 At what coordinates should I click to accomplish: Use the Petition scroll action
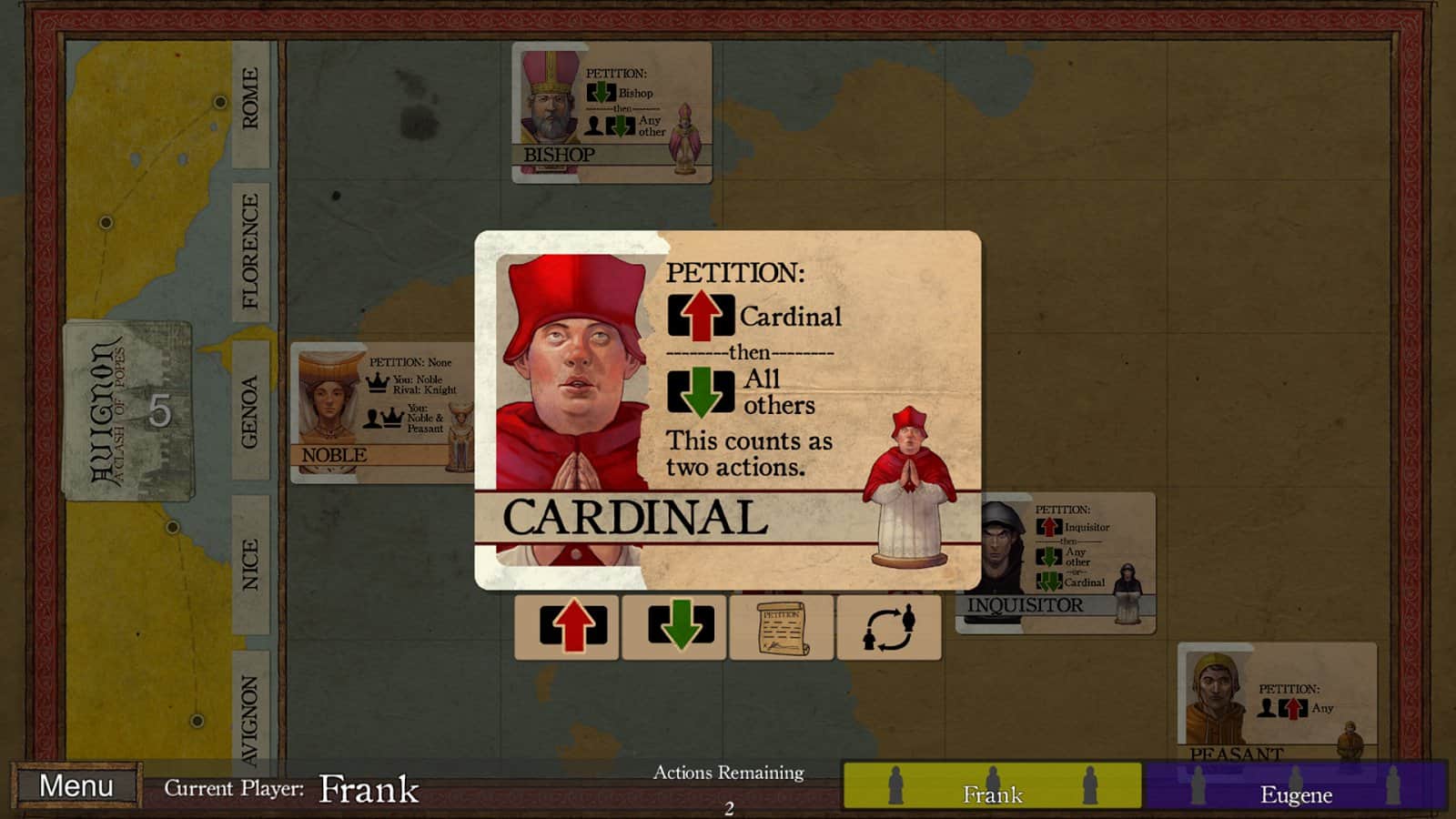[x=781, y=626]
